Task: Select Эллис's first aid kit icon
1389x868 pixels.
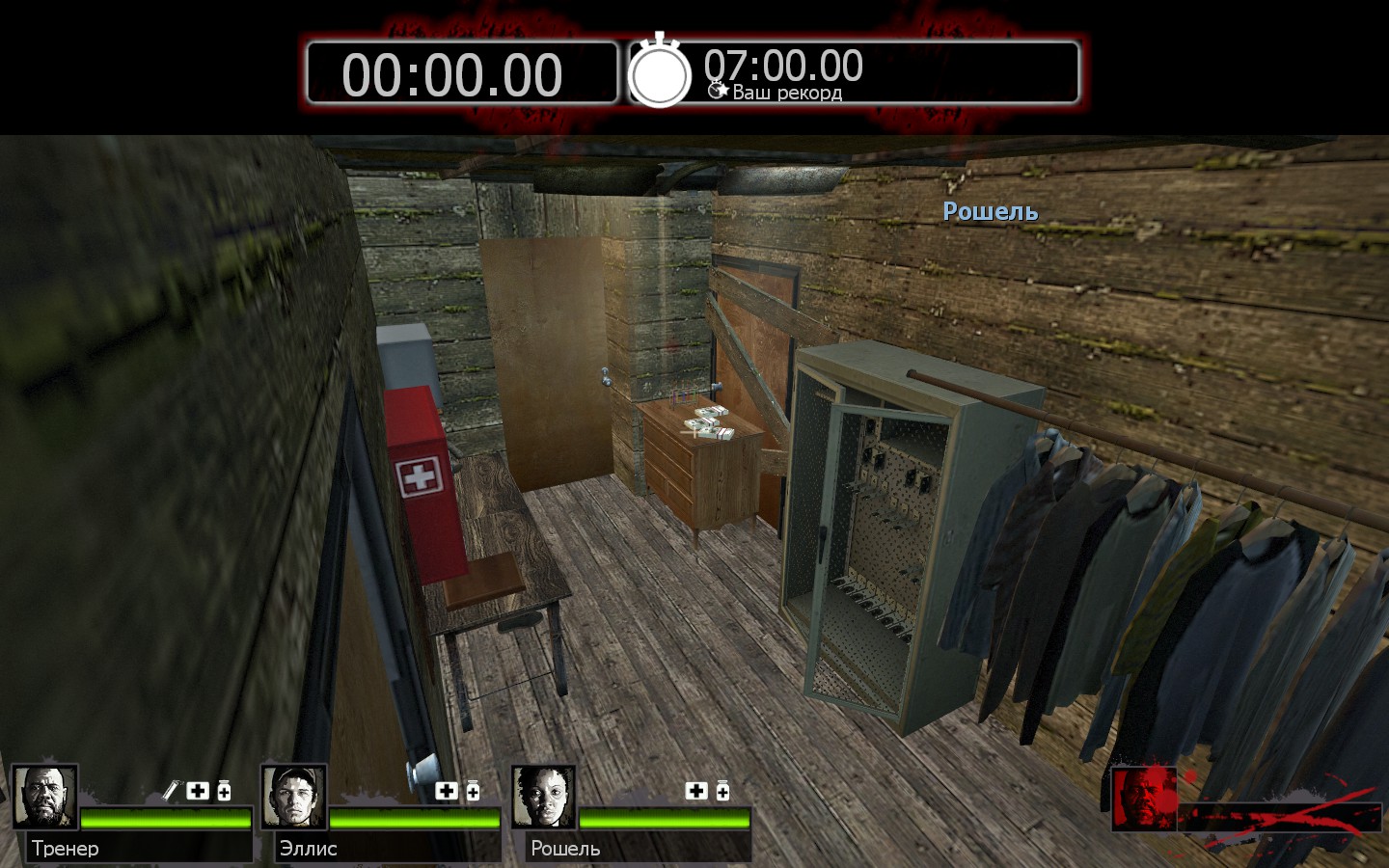Action: tap(447, 791)
